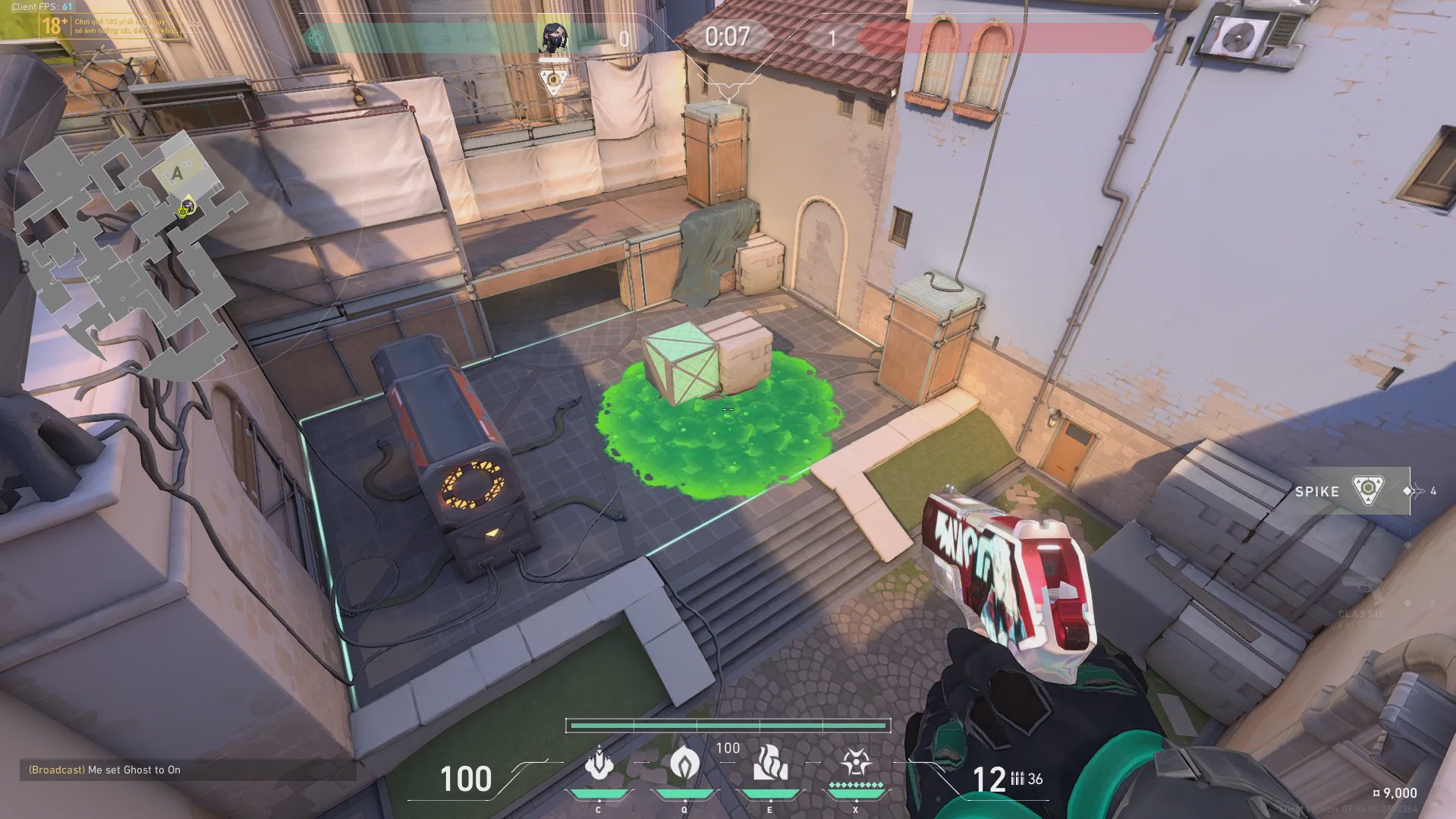Trigger the Toxic Screen ability icon
The height and width of the screenshot is (819, 1456).
(769, 764)
